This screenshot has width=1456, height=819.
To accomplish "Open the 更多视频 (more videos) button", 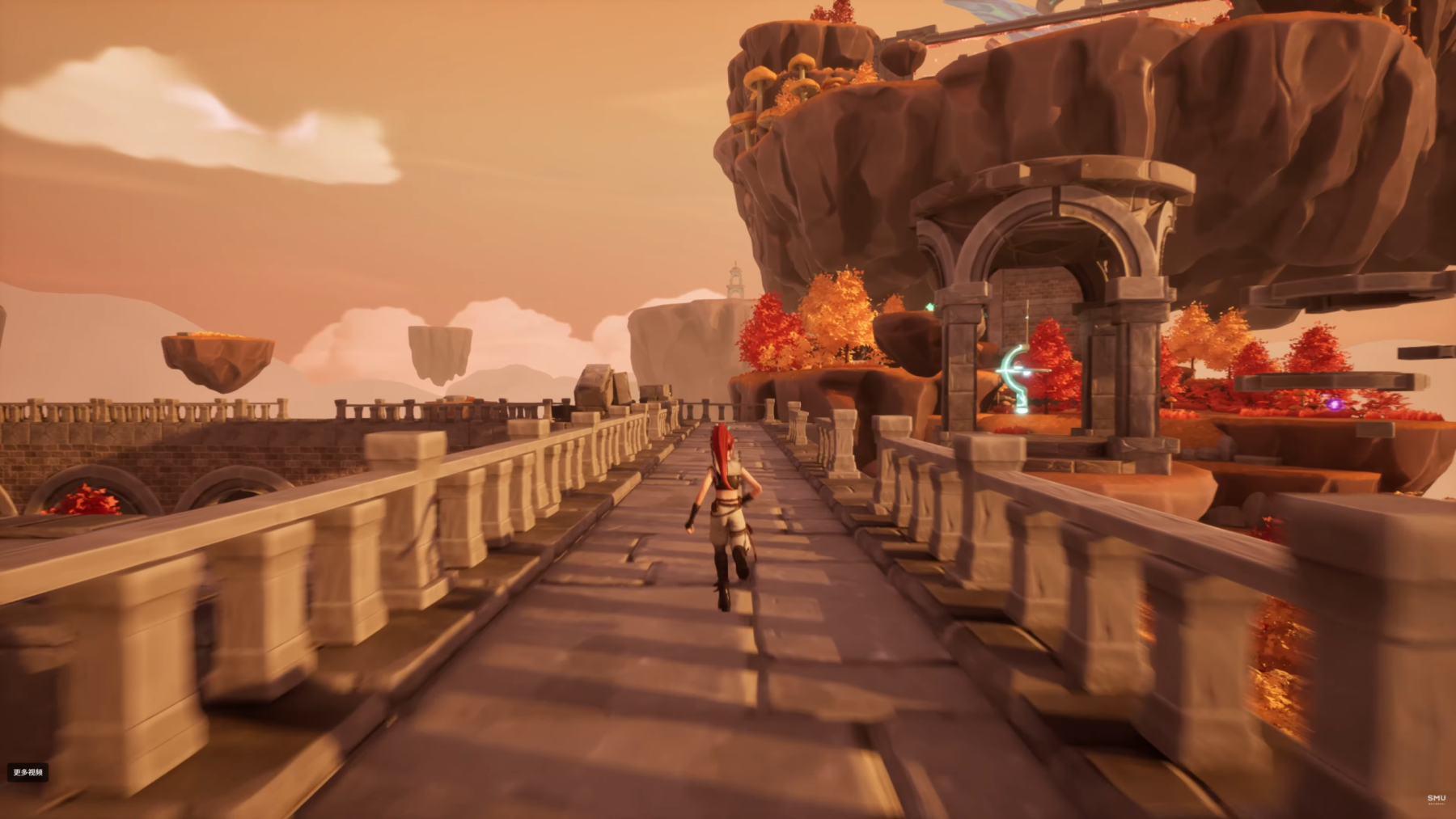I will pos(28,772).
